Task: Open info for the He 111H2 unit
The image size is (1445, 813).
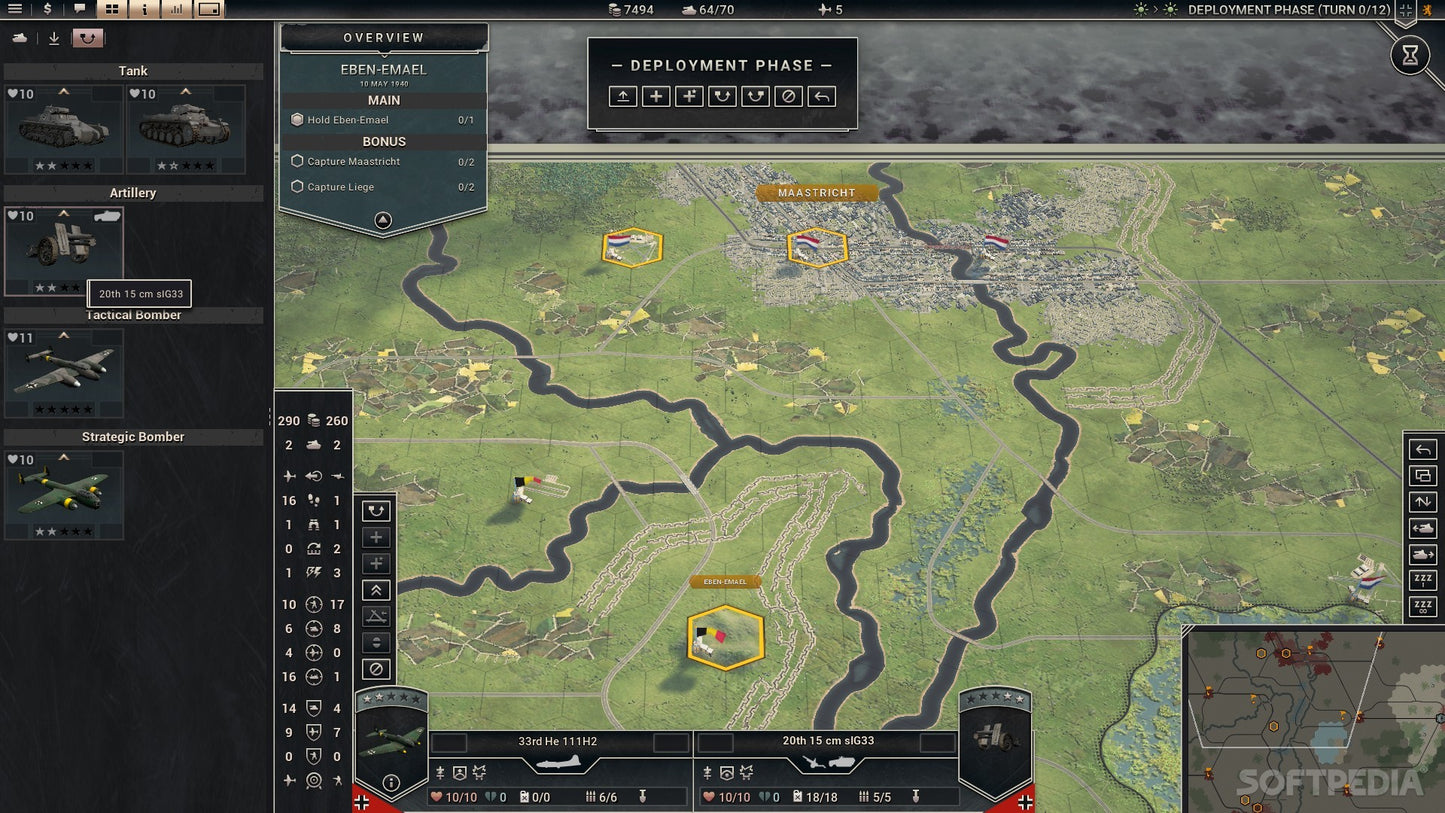Action: pos(391,783)
